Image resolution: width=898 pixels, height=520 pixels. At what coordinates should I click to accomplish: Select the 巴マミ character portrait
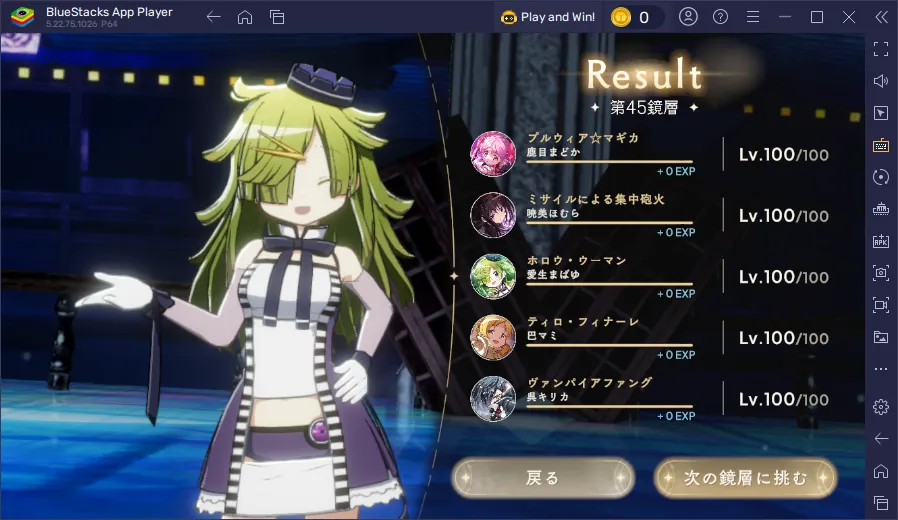point(493,337)
